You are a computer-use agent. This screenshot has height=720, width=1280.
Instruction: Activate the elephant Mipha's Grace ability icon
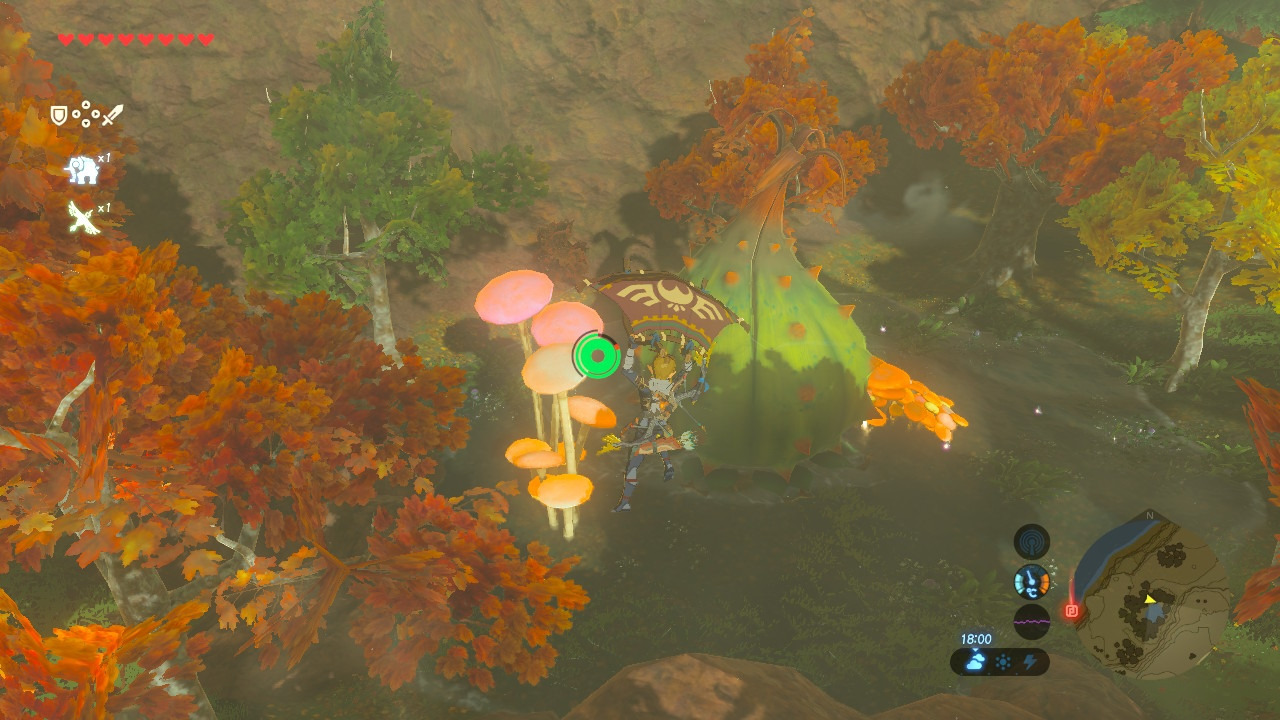(82, 170)
